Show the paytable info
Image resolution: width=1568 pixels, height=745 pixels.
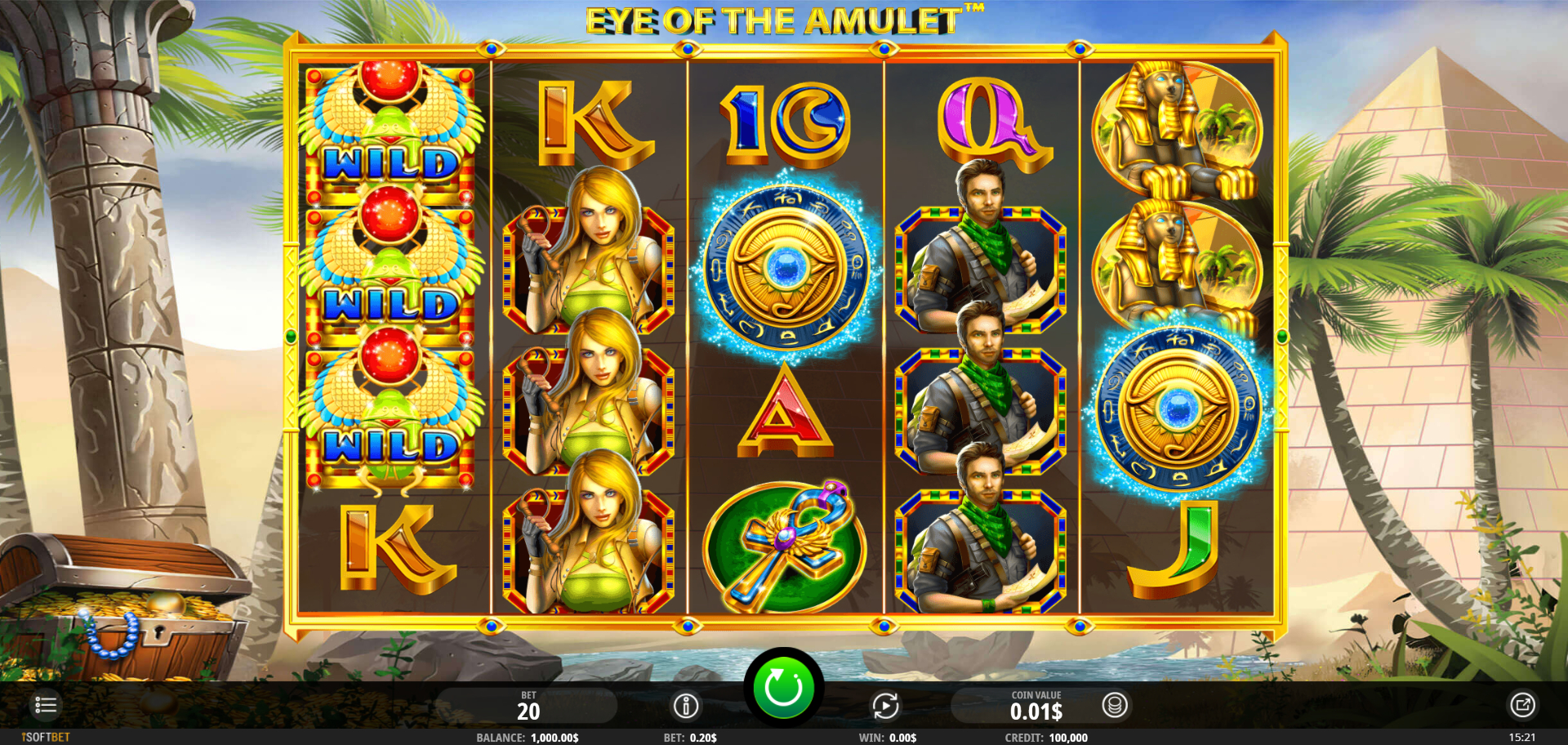pos(686,706)
